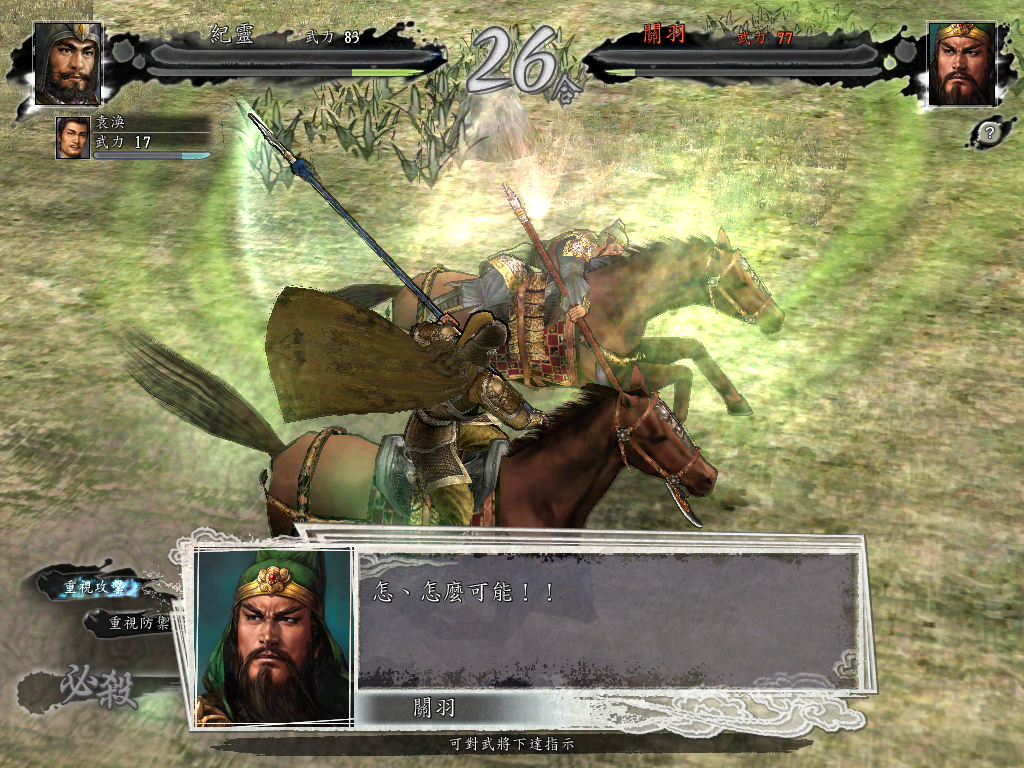Screen dimensions: 1024x768
Task: Pick the reserve officer 袁渙 portrait
Action: click(73, 138)
